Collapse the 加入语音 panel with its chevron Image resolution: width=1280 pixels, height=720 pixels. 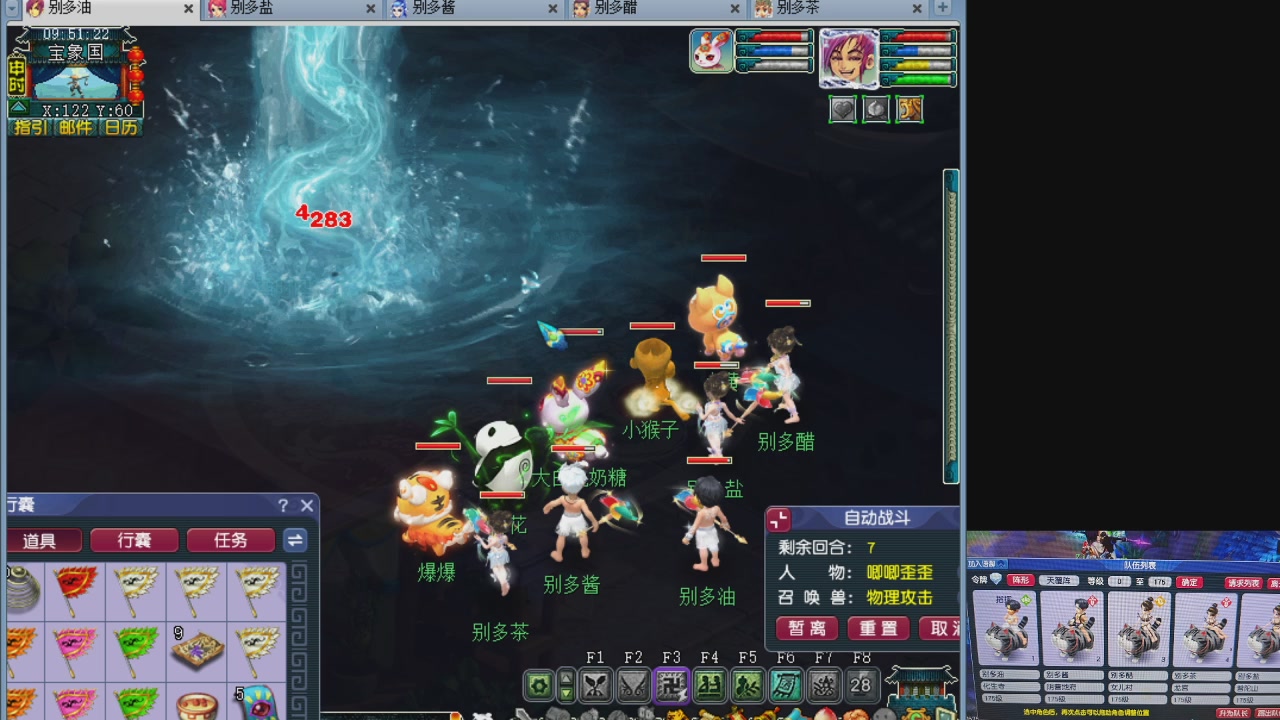pos(1000,562)
